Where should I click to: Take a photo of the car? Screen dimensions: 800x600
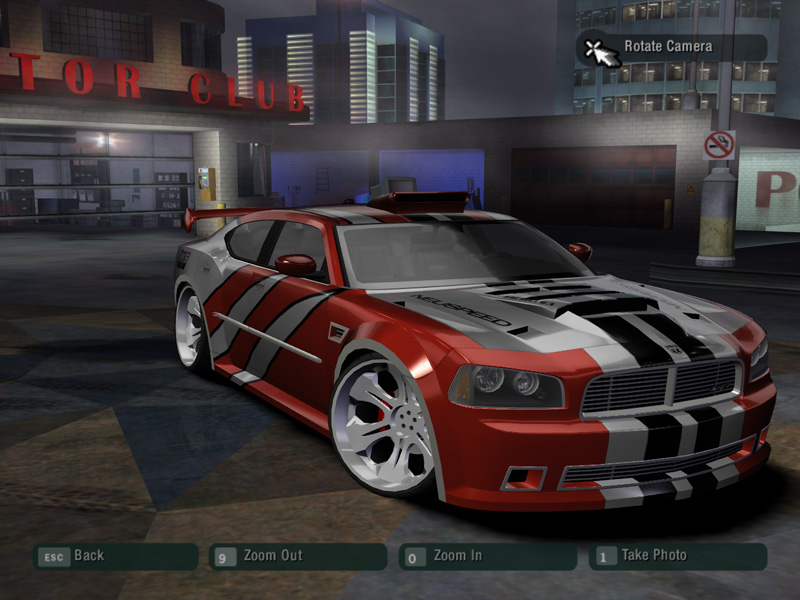click(x=677, y=556)
